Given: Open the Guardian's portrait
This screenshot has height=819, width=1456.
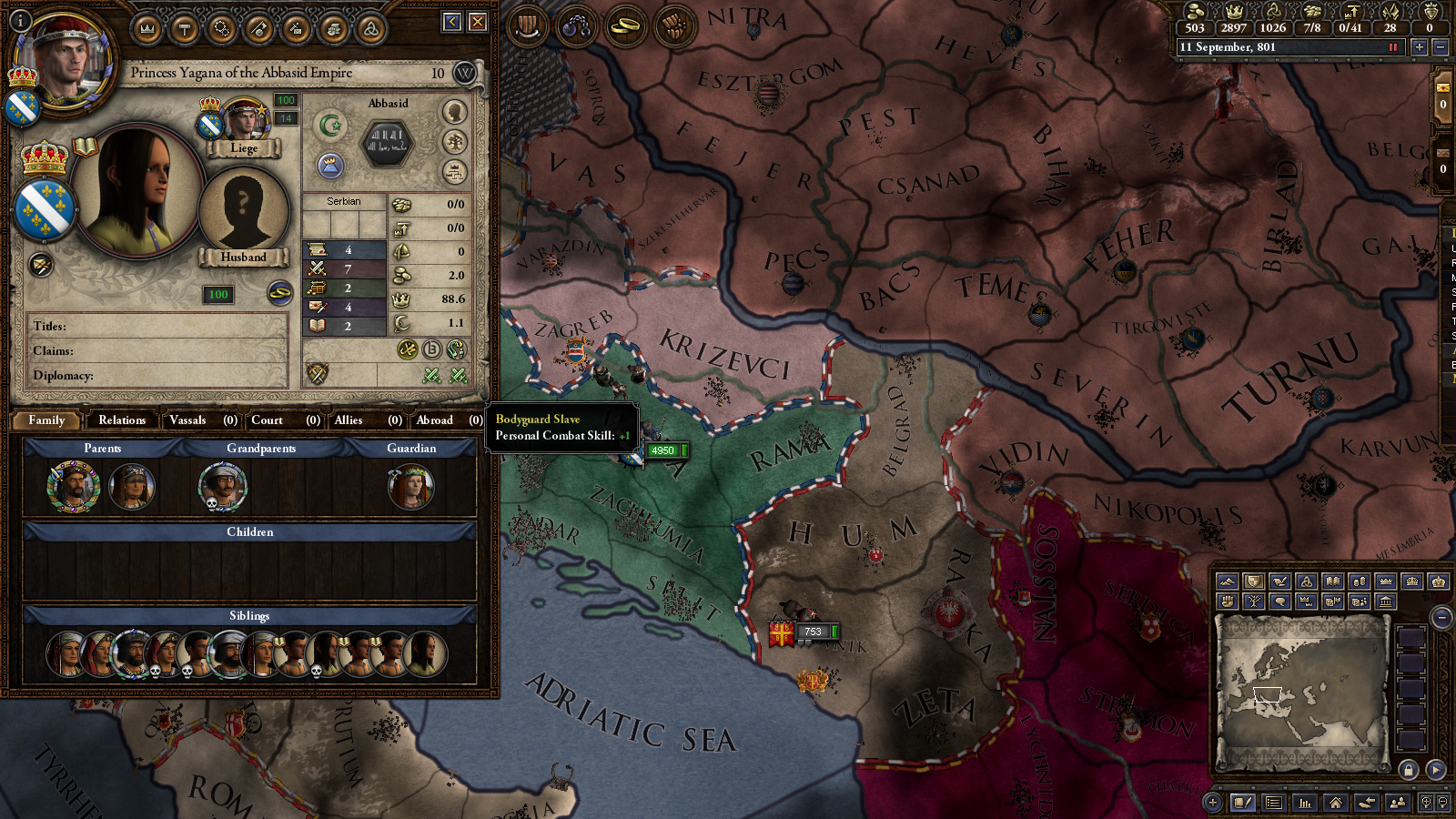Looking at the screenshot, I should click(410, 487).
